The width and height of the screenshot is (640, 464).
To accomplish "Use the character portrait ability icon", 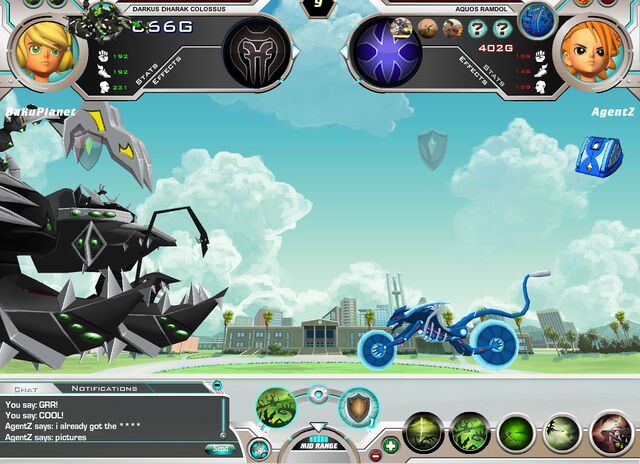I will coord(610,434).
